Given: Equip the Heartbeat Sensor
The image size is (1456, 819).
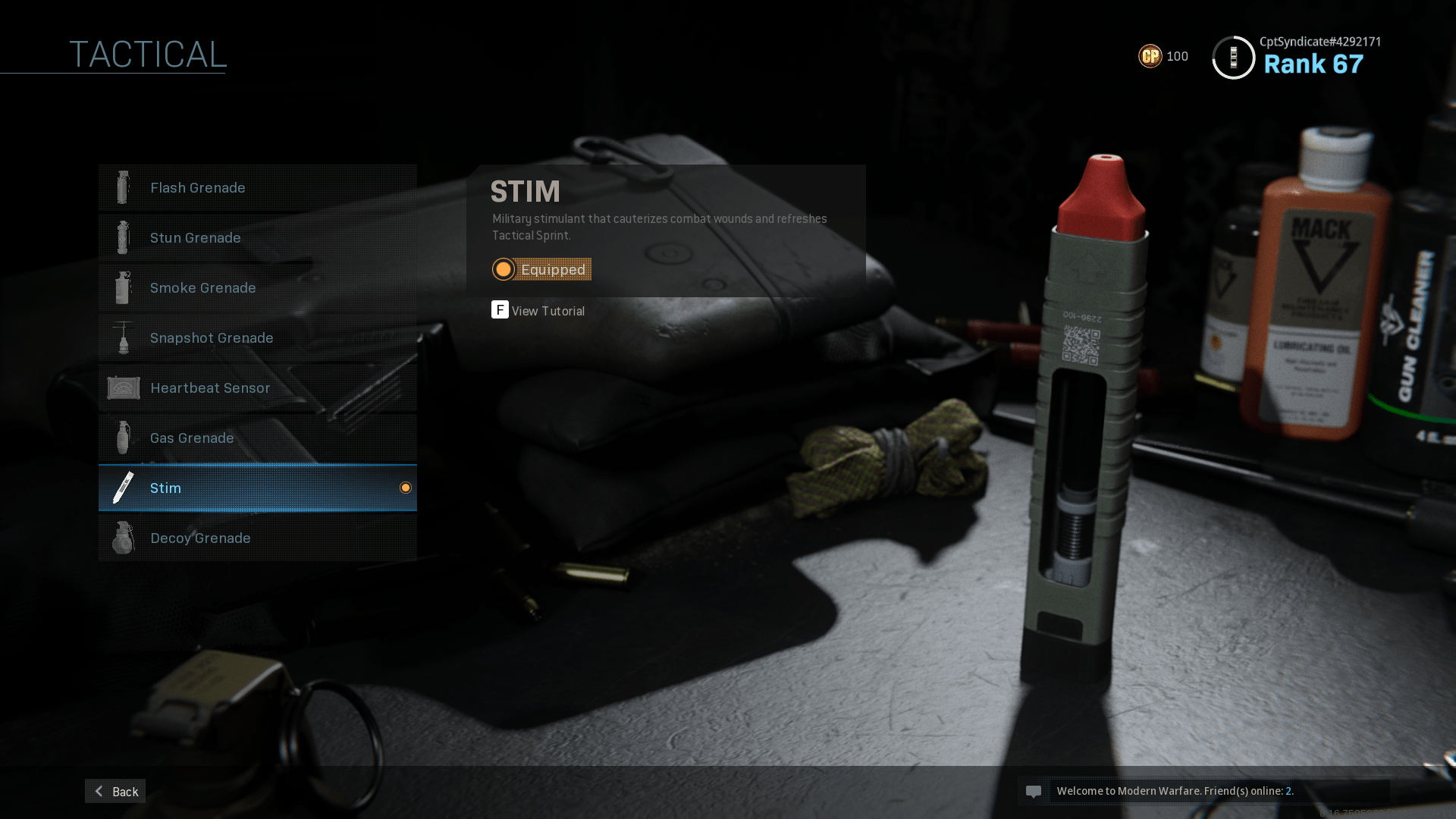Looking at the screenshot, I should (257, 388).
